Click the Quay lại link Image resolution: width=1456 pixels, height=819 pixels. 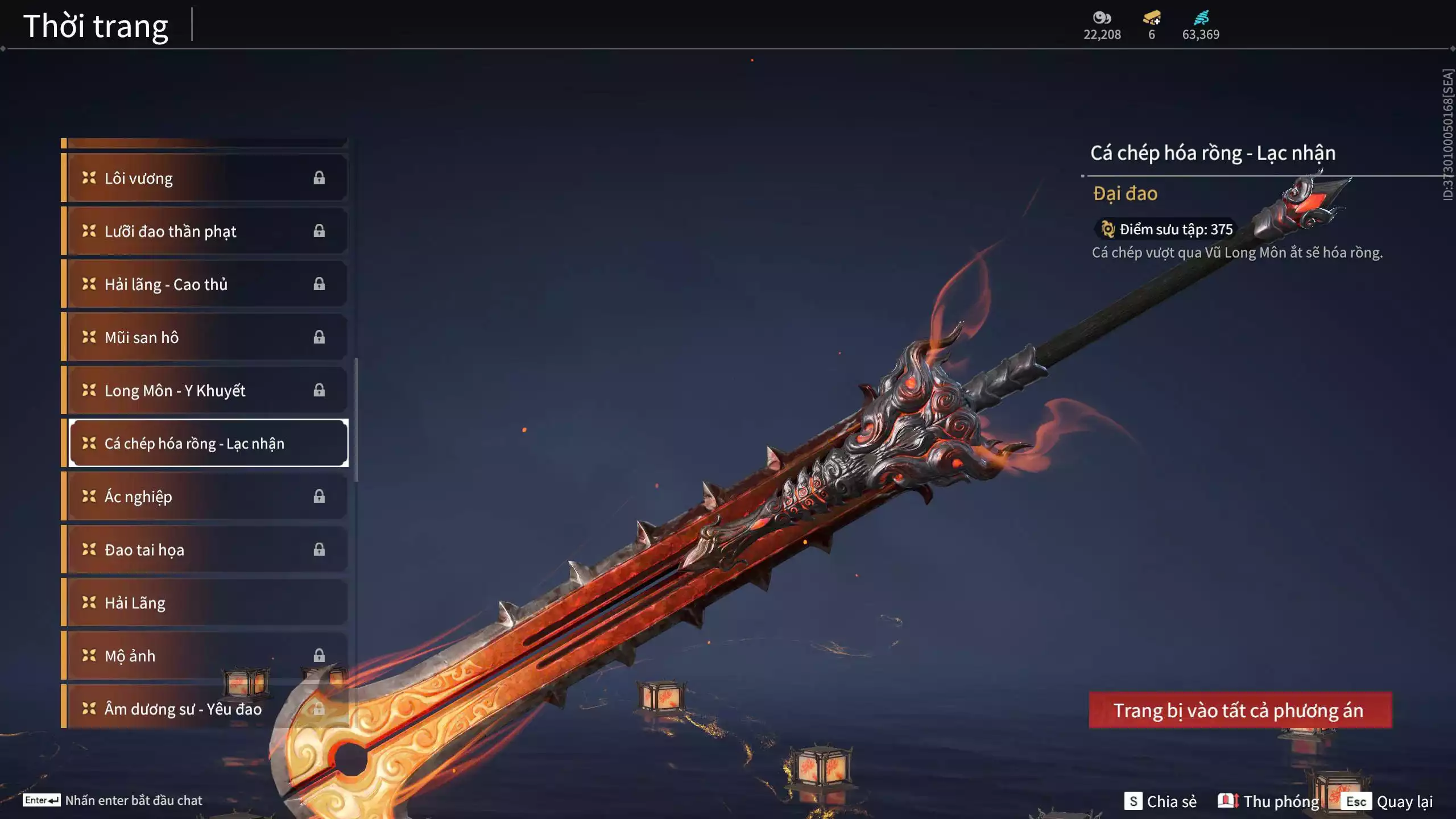pos(1403,801)
